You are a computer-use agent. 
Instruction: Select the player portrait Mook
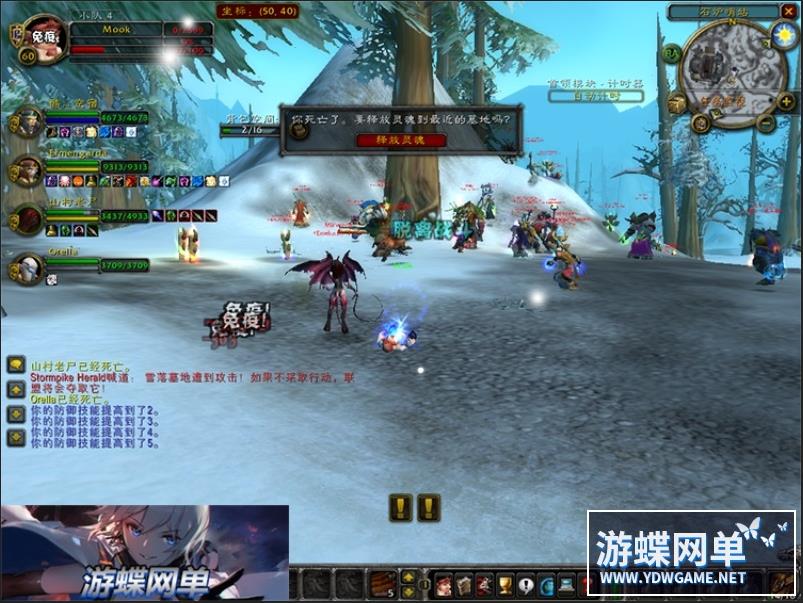click(41, 40)
